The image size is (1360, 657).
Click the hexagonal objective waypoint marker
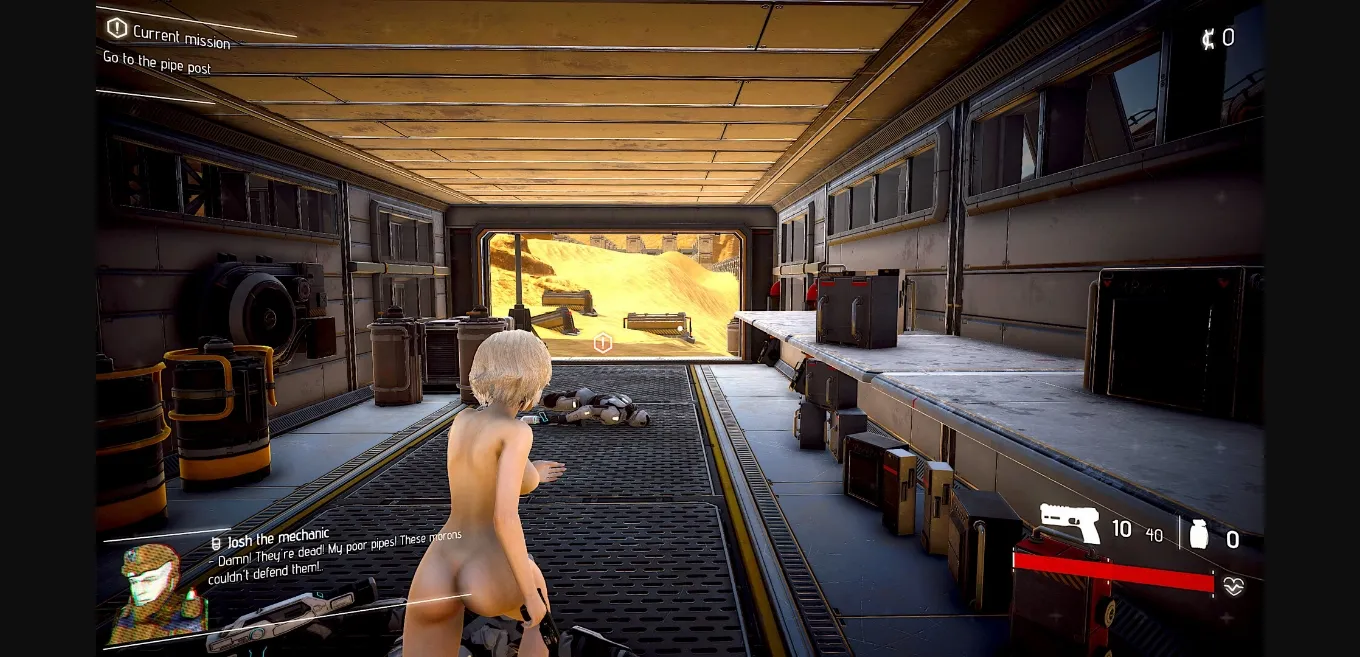(x=602, y=343)
